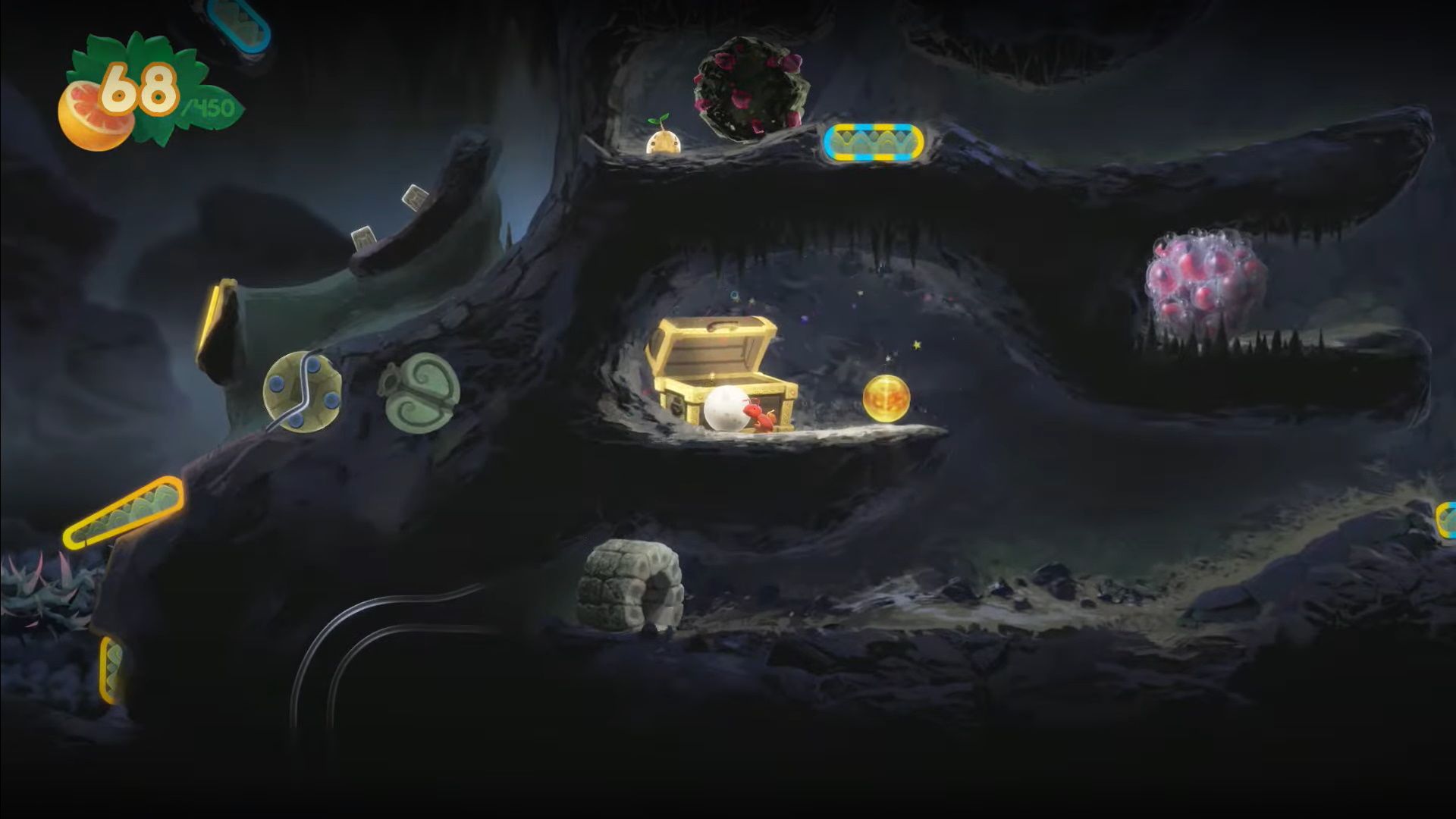Activate the blue capsule bumper in the top-left corner

click(x=237, y=23)
